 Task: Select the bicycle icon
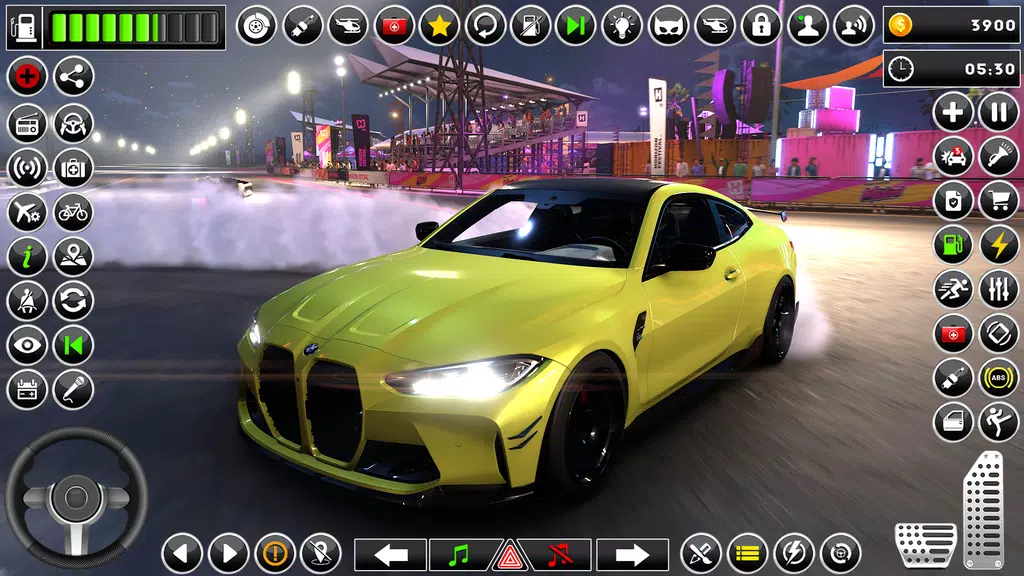tap(73, 212)
